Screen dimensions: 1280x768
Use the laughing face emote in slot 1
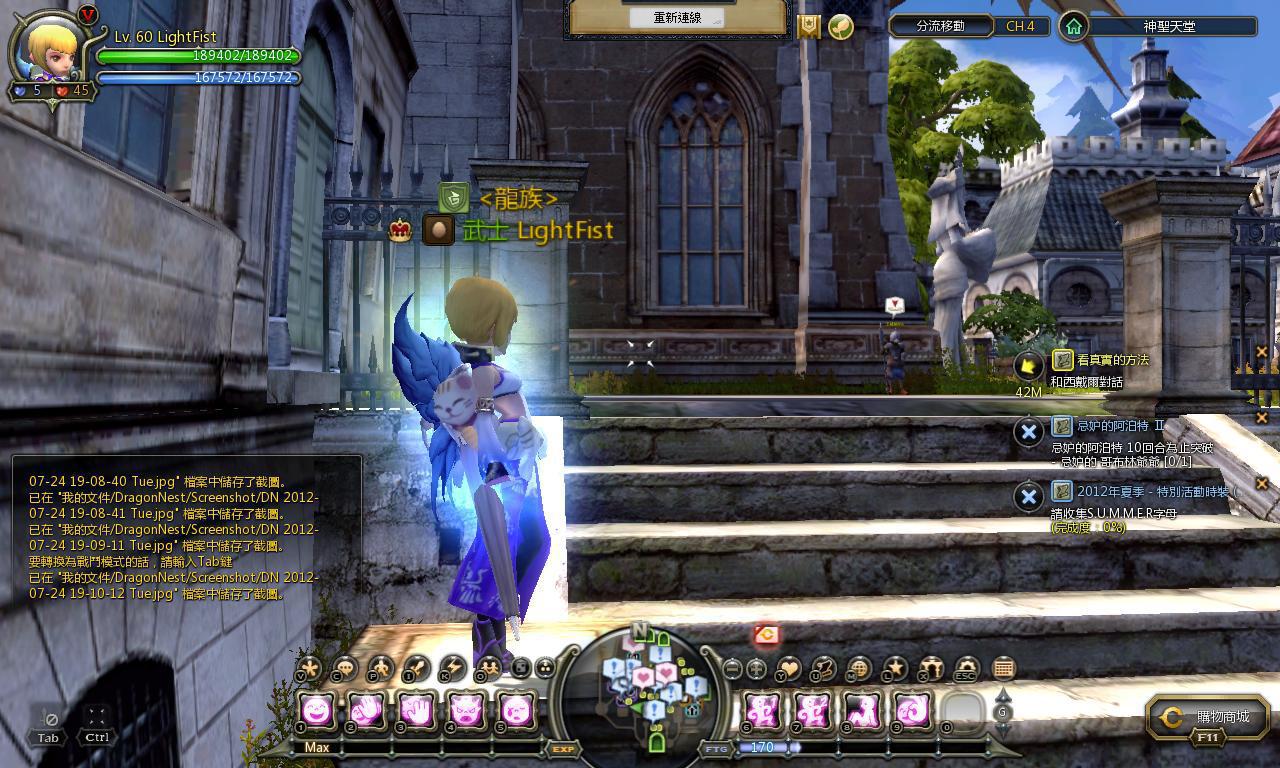click(317, 711)
